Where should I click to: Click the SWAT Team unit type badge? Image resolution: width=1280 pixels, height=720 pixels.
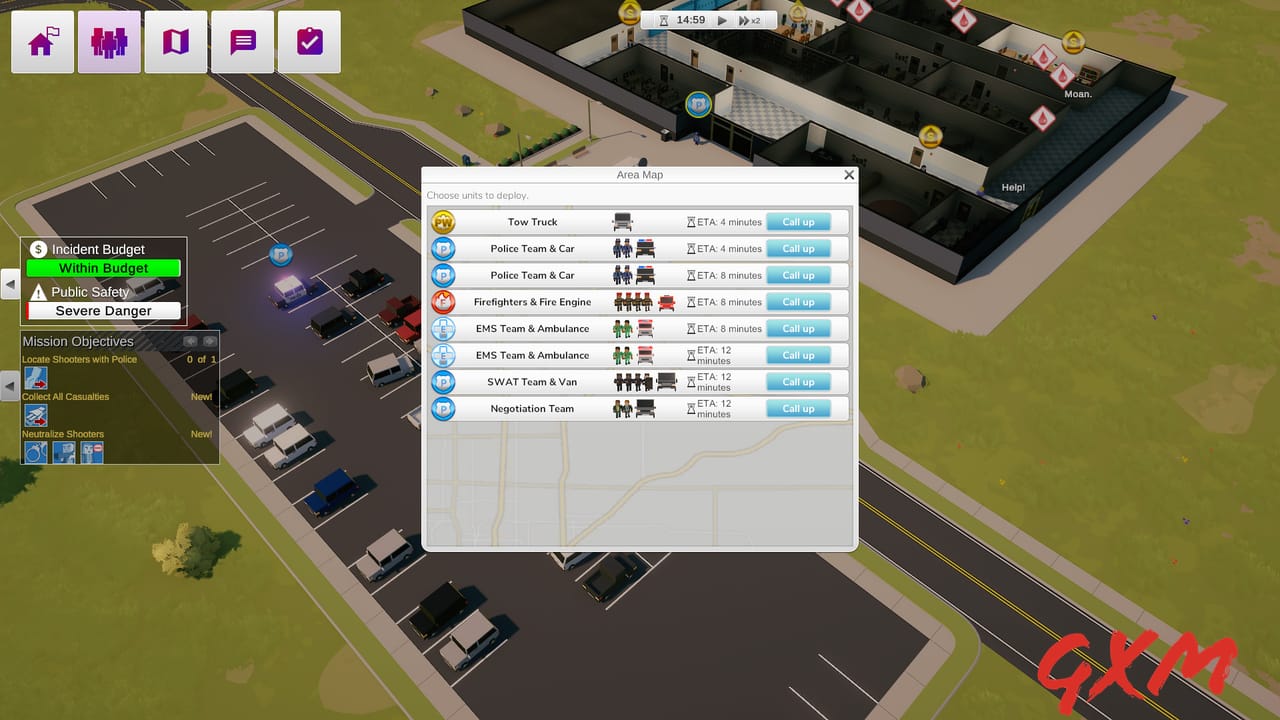442,381
